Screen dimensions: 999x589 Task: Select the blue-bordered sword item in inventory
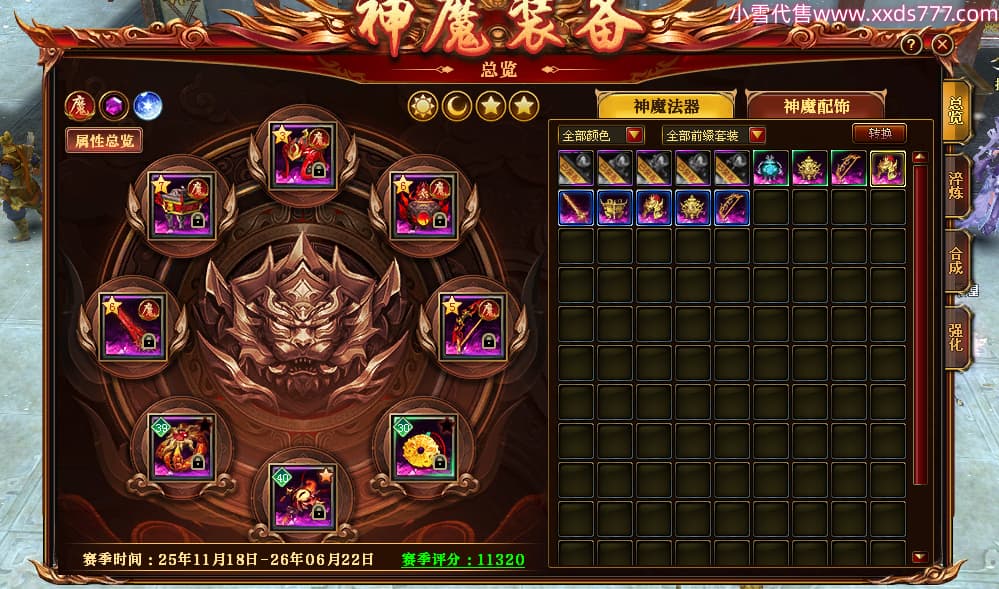(576, 207)
